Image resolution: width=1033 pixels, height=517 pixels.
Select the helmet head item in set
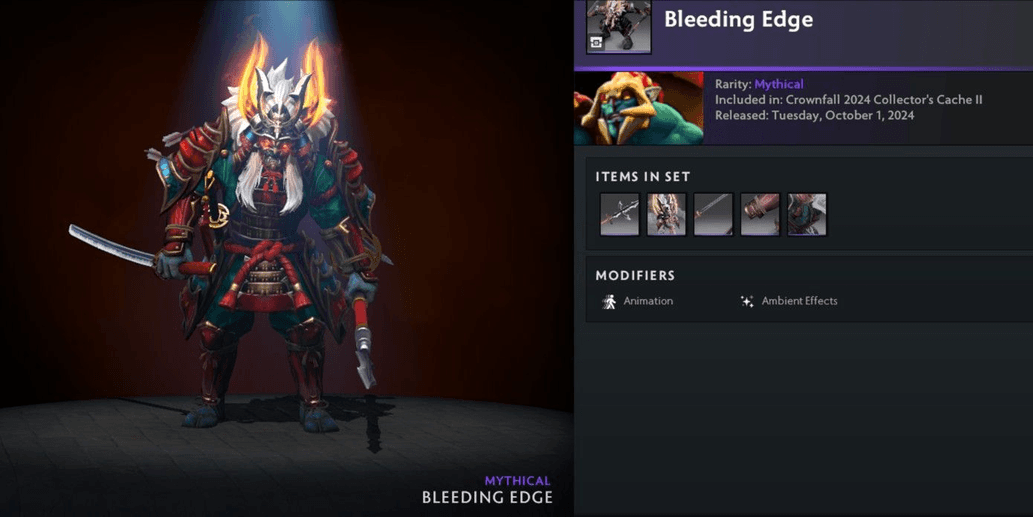coord(666,214)
